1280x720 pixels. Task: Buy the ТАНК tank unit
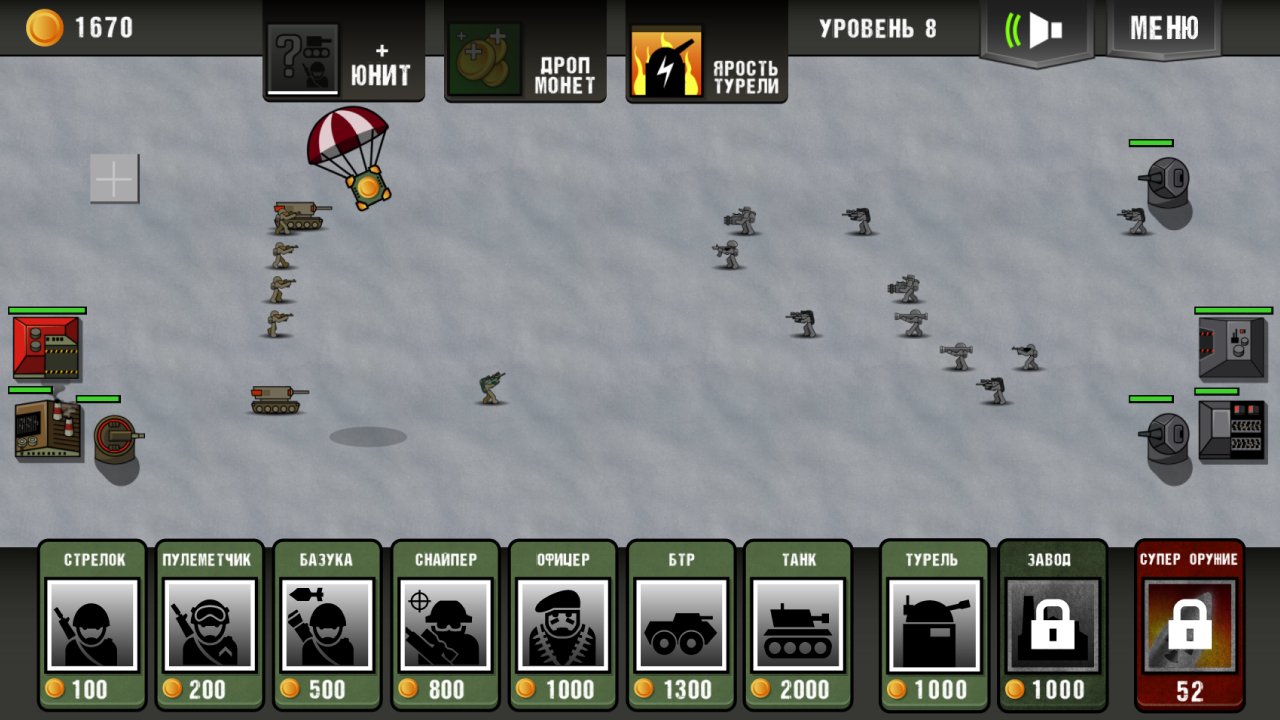coord(799,625)
